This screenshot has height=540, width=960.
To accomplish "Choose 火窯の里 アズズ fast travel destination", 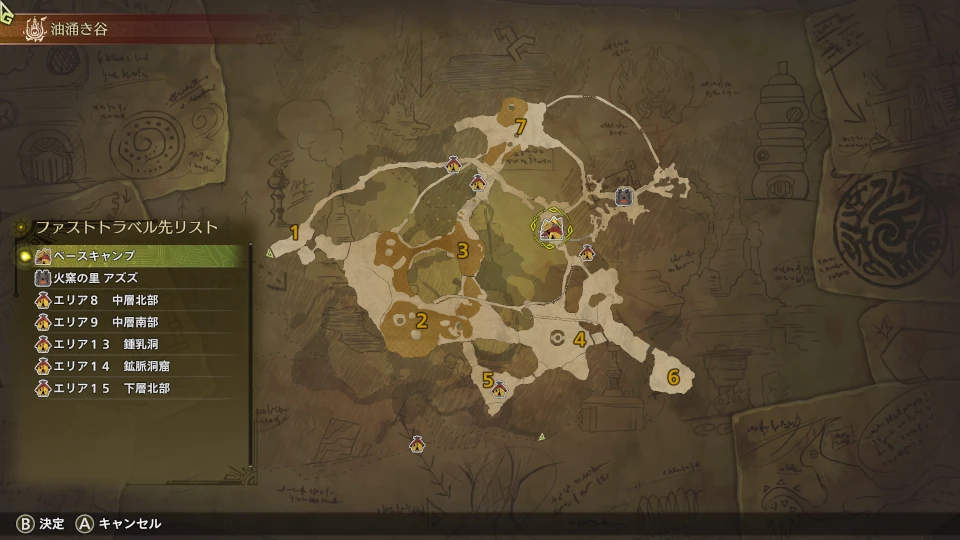I will coord(130,278).
